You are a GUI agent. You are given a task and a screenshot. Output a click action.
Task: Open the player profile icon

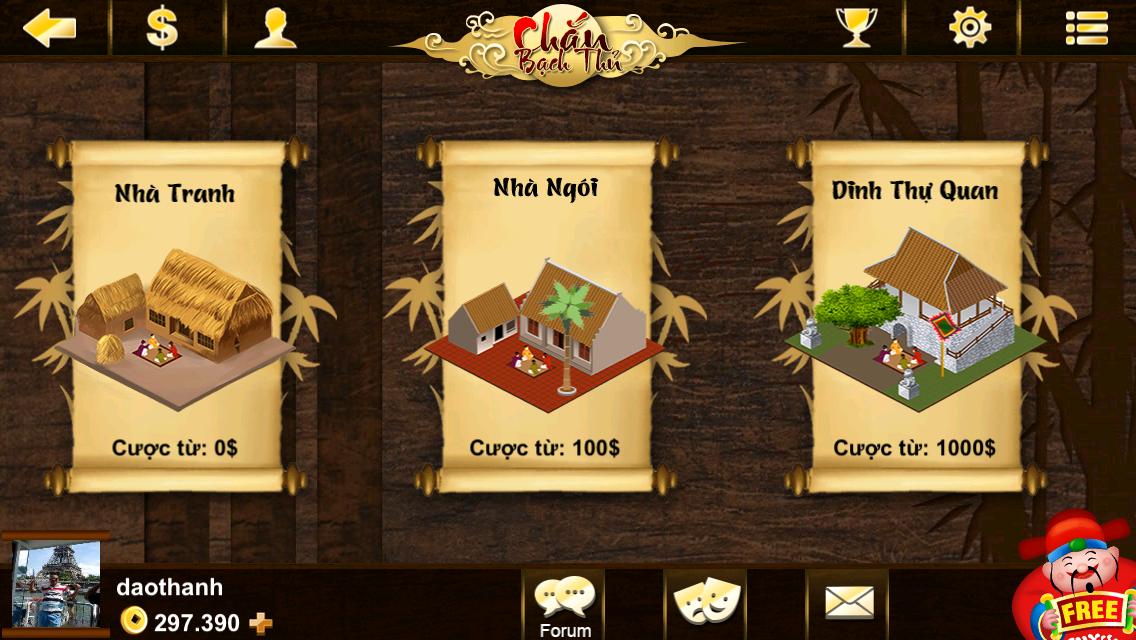[x=275, y=27]
